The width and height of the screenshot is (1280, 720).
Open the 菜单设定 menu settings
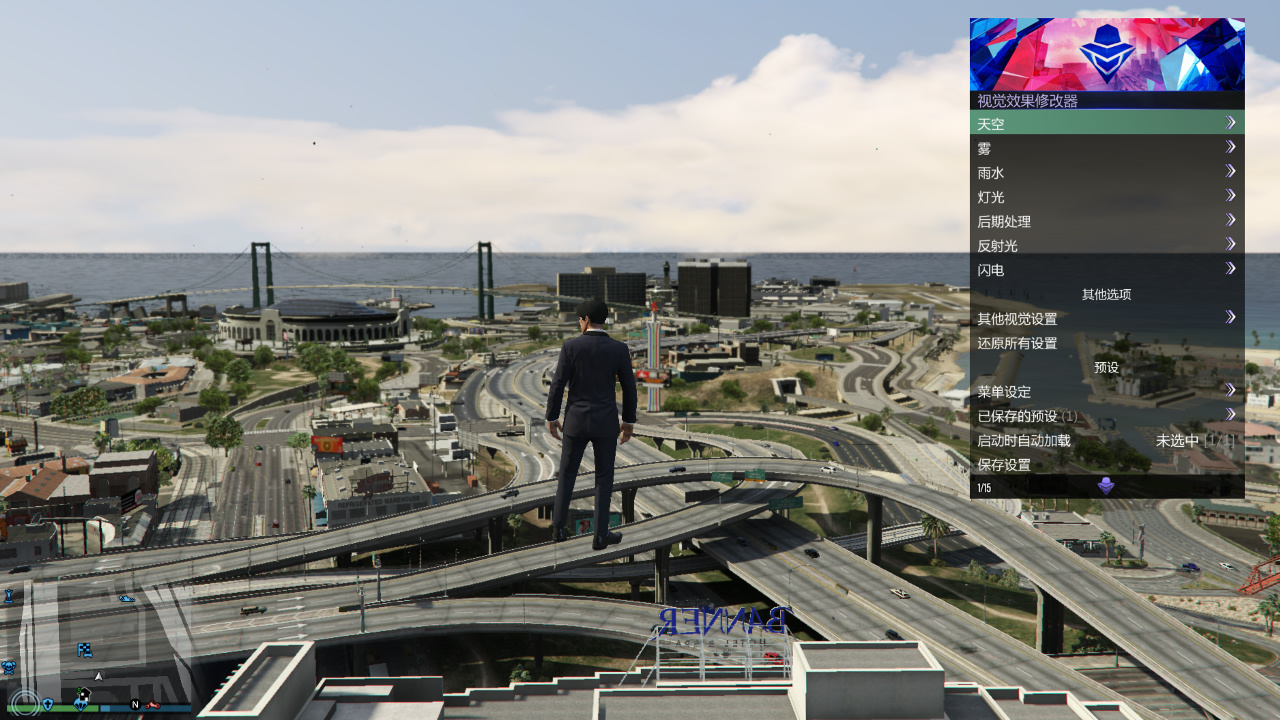click(1106, 391)
